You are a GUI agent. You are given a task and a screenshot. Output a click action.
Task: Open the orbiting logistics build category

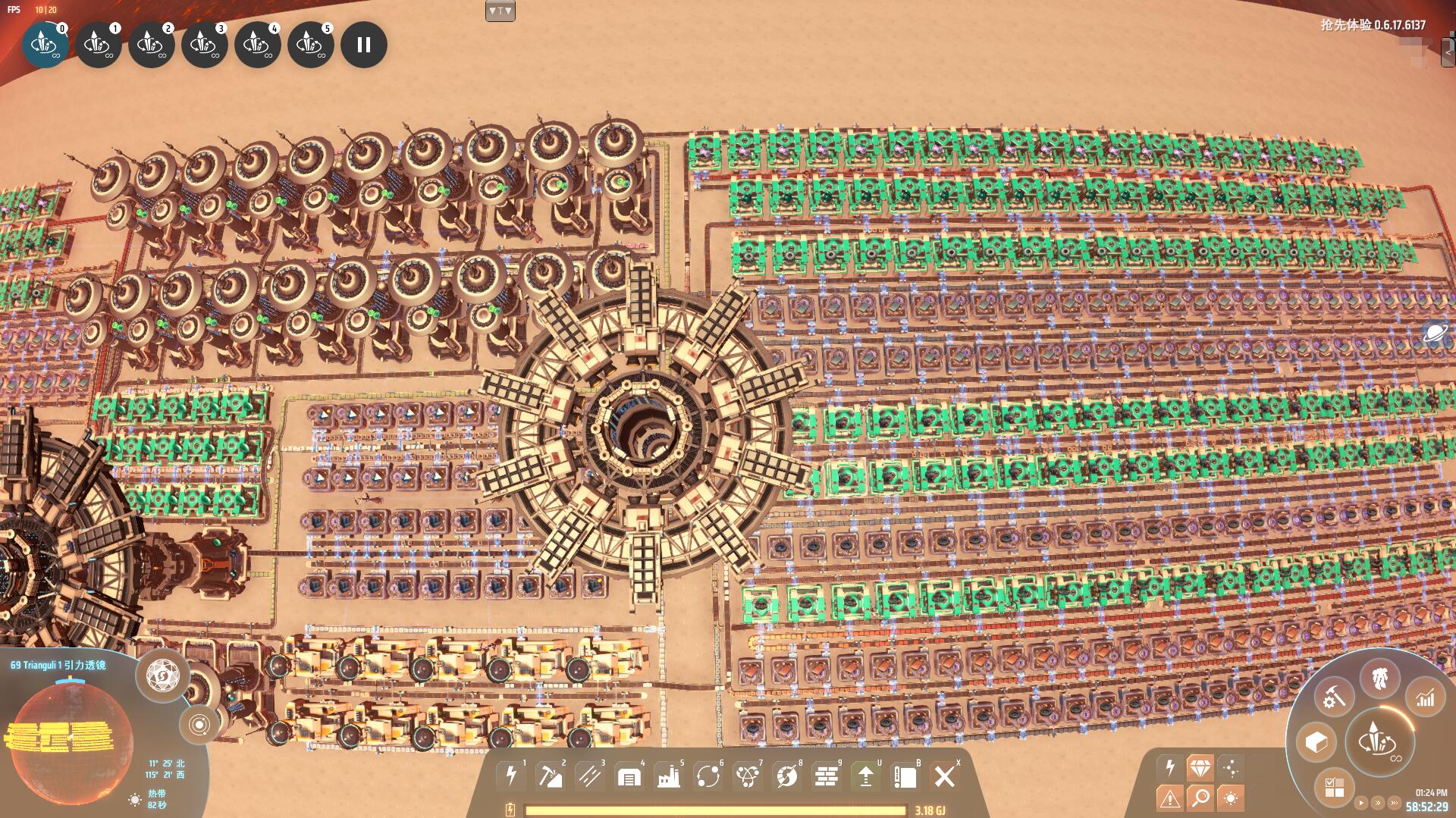(x=708, y=776)
